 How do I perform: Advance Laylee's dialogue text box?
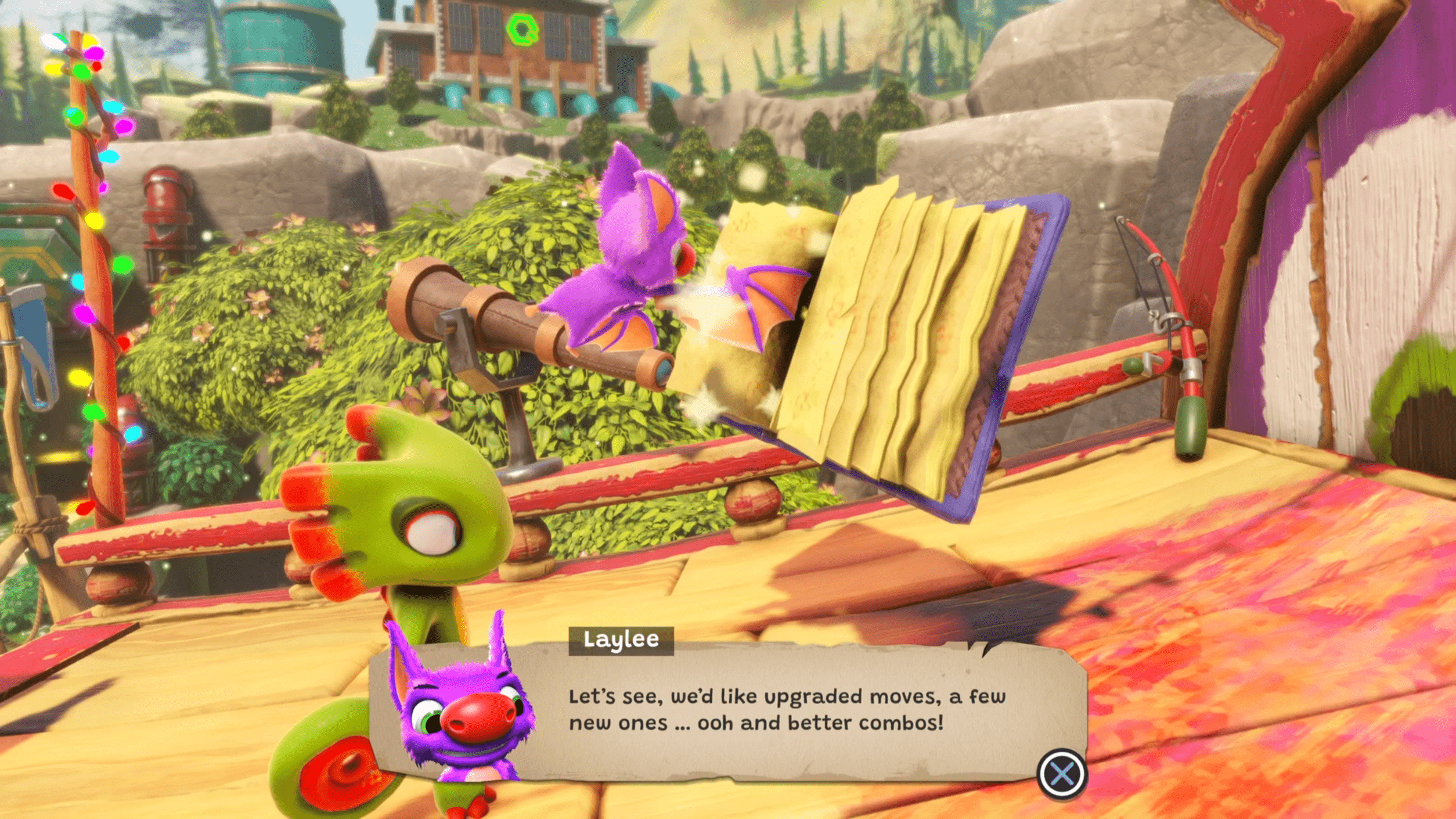click(1061, 774)
